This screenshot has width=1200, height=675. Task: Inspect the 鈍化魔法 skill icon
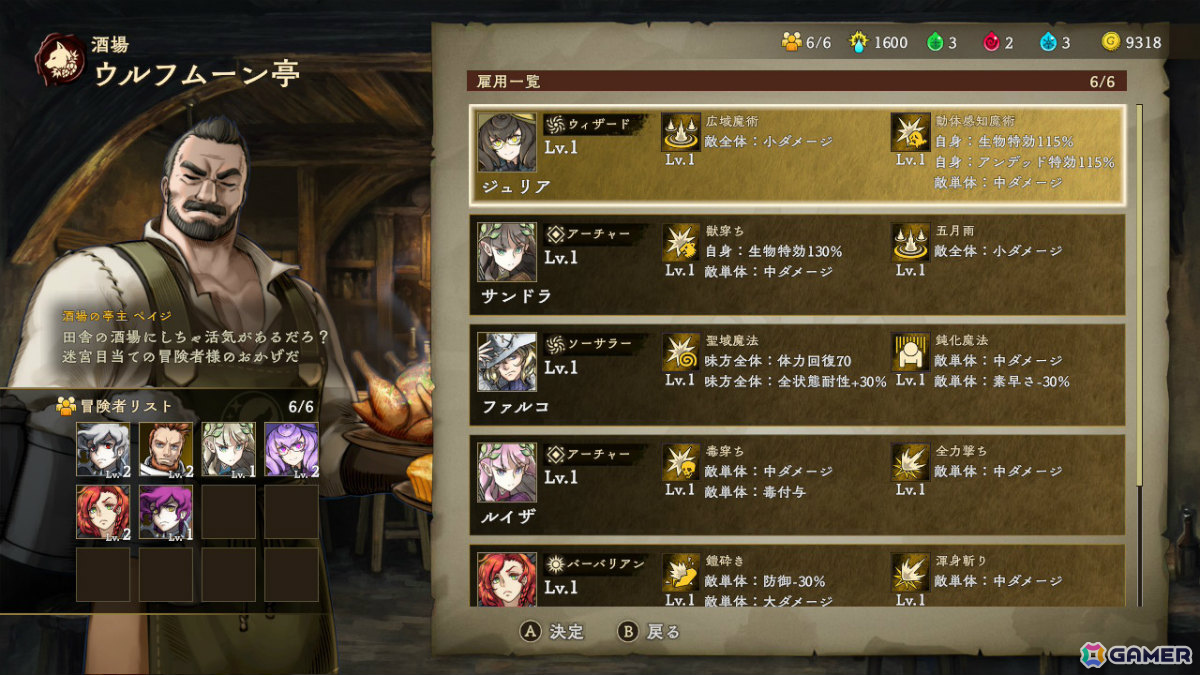pyautogui.click(x=910, y=352)
